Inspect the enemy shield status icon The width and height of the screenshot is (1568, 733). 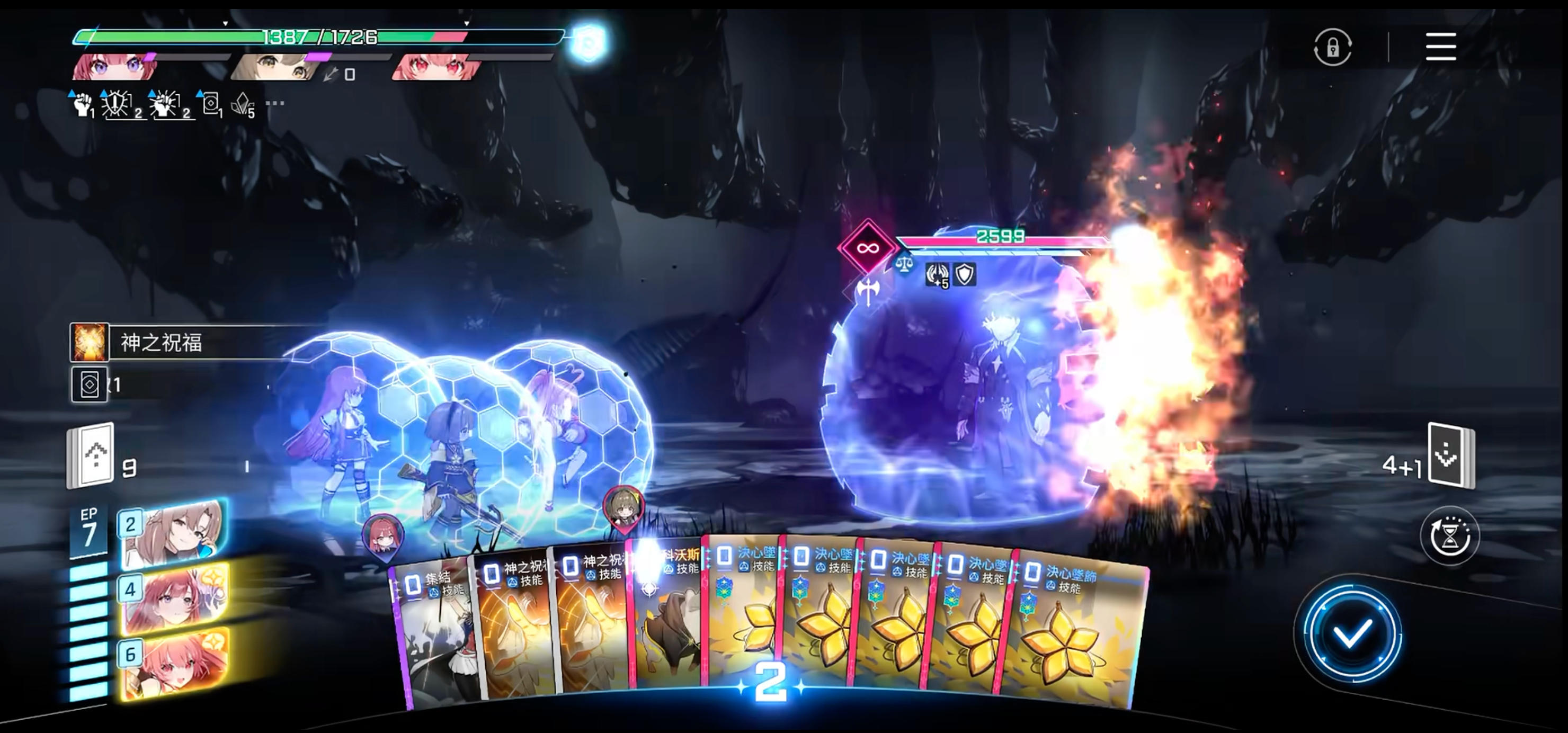965,274
